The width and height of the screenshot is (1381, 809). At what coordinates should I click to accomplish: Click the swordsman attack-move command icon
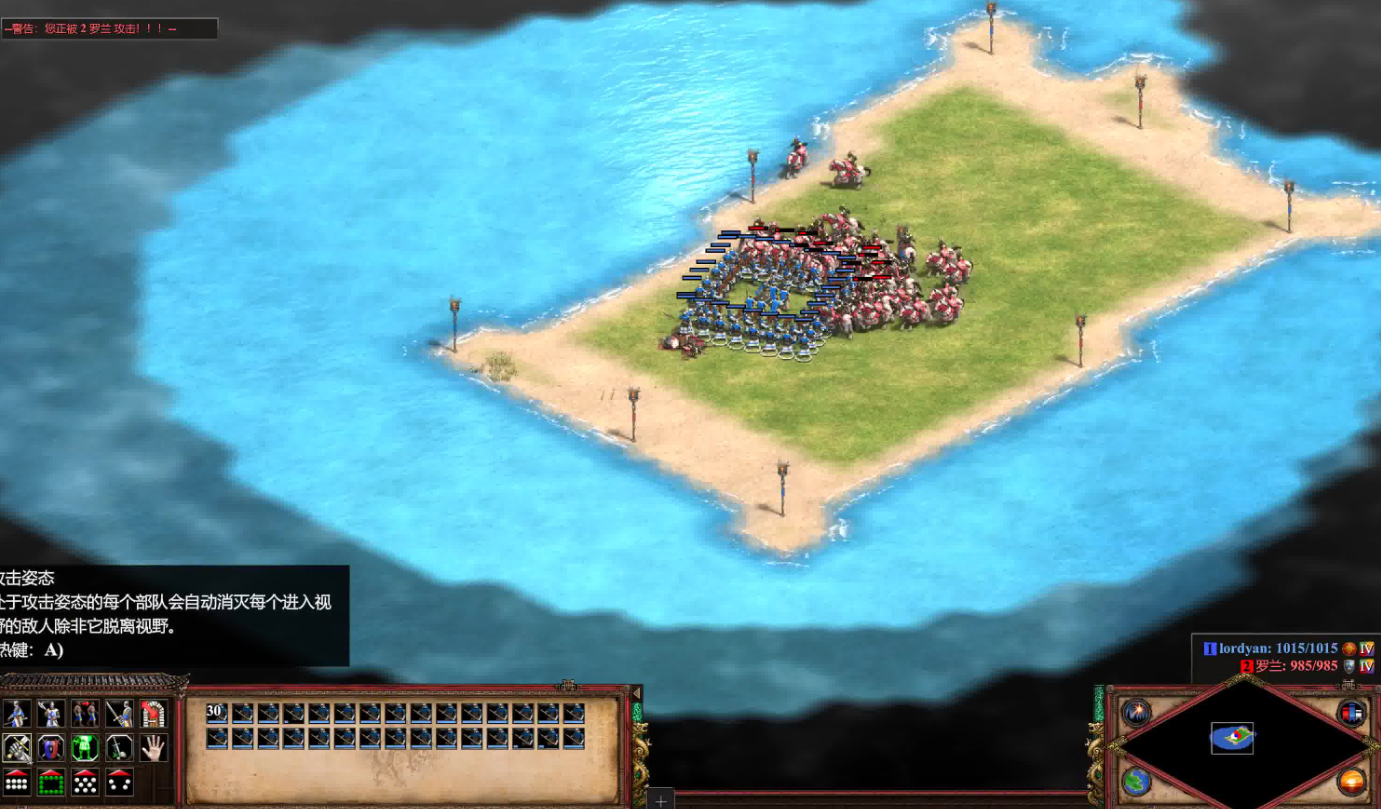[x=119, y=714]
